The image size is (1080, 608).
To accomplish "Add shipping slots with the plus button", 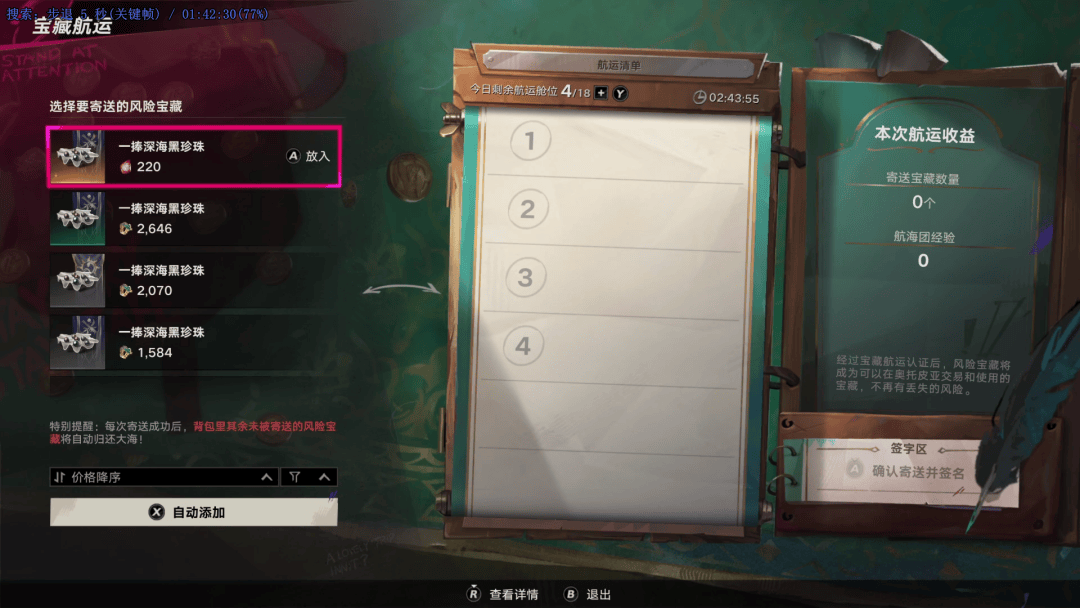I will coord(601,93).
